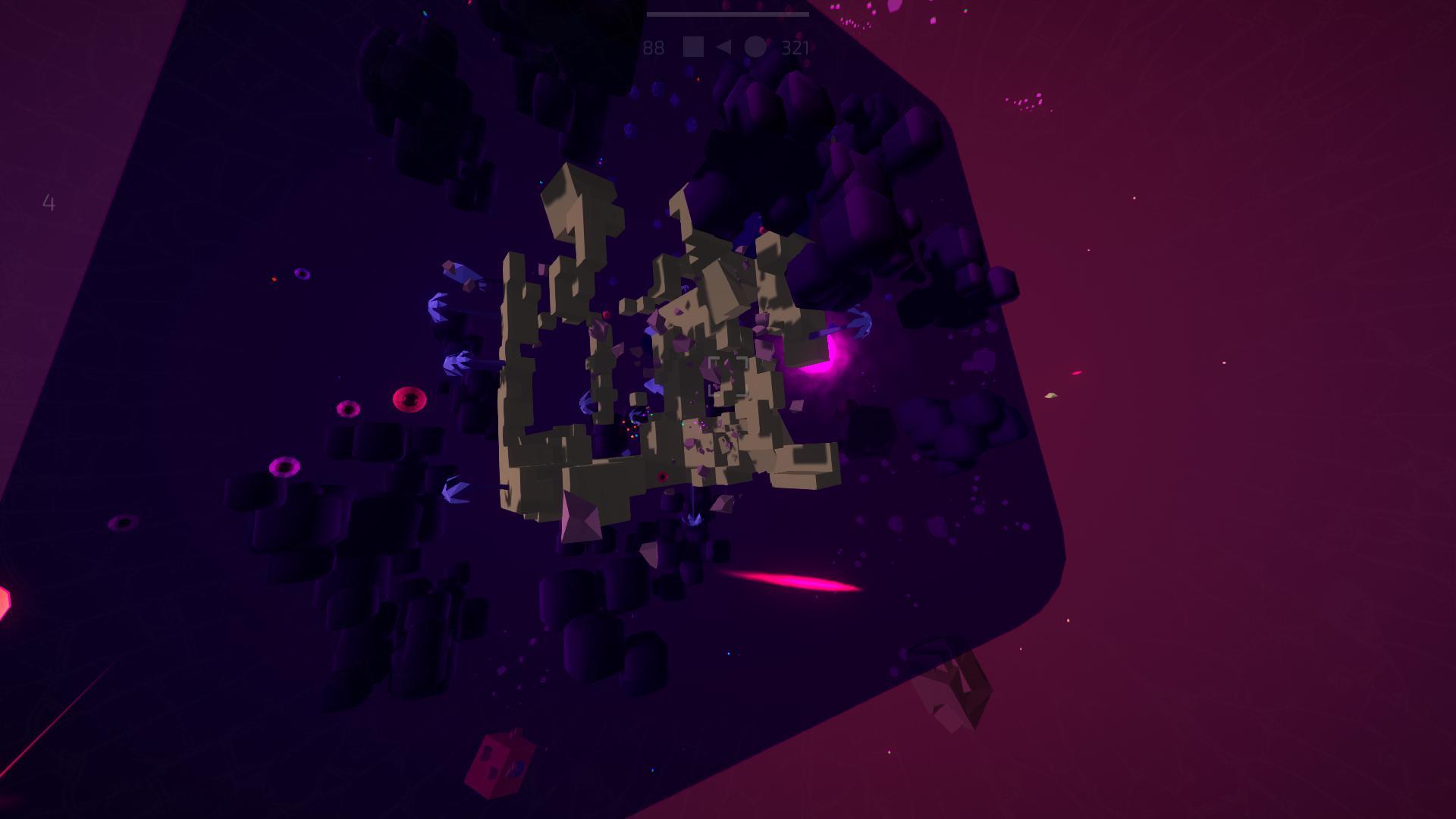
Task: Select the counter displaying 88
Action: pyautogui.click(x=653, y=47)
